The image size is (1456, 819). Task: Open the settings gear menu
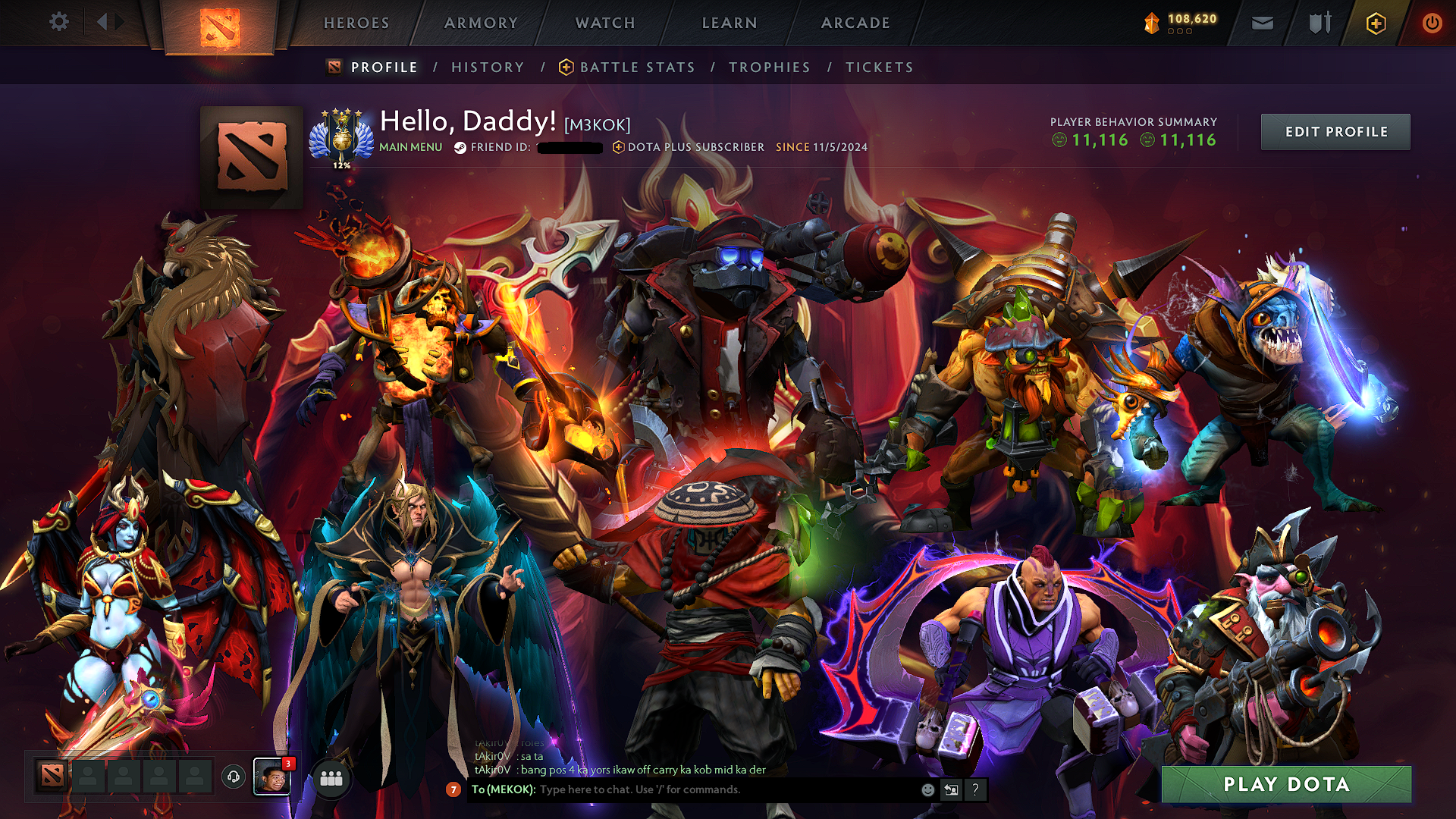tap(58, 22)
